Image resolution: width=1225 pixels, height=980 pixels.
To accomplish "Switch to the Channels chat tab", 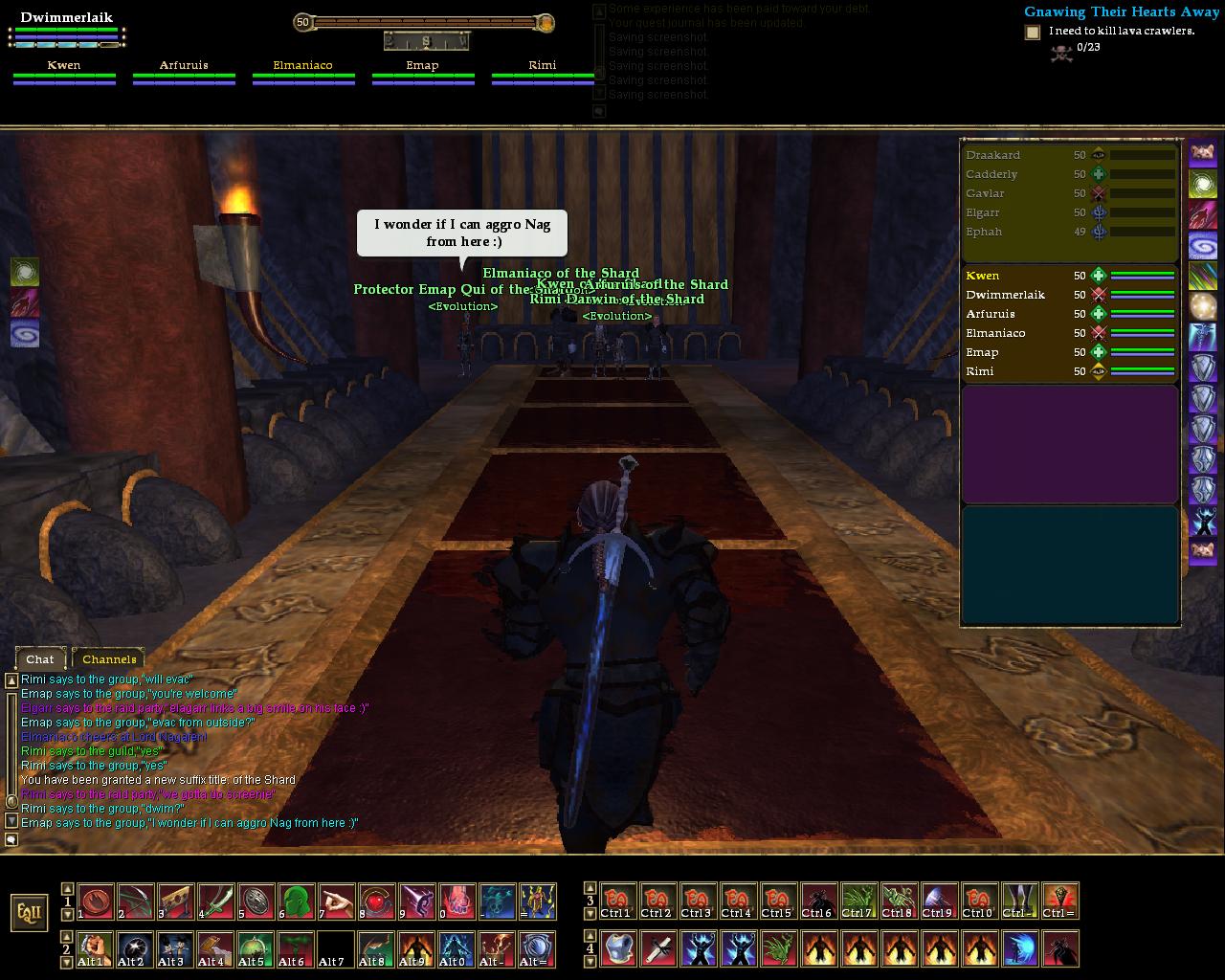I will [109, 658].
